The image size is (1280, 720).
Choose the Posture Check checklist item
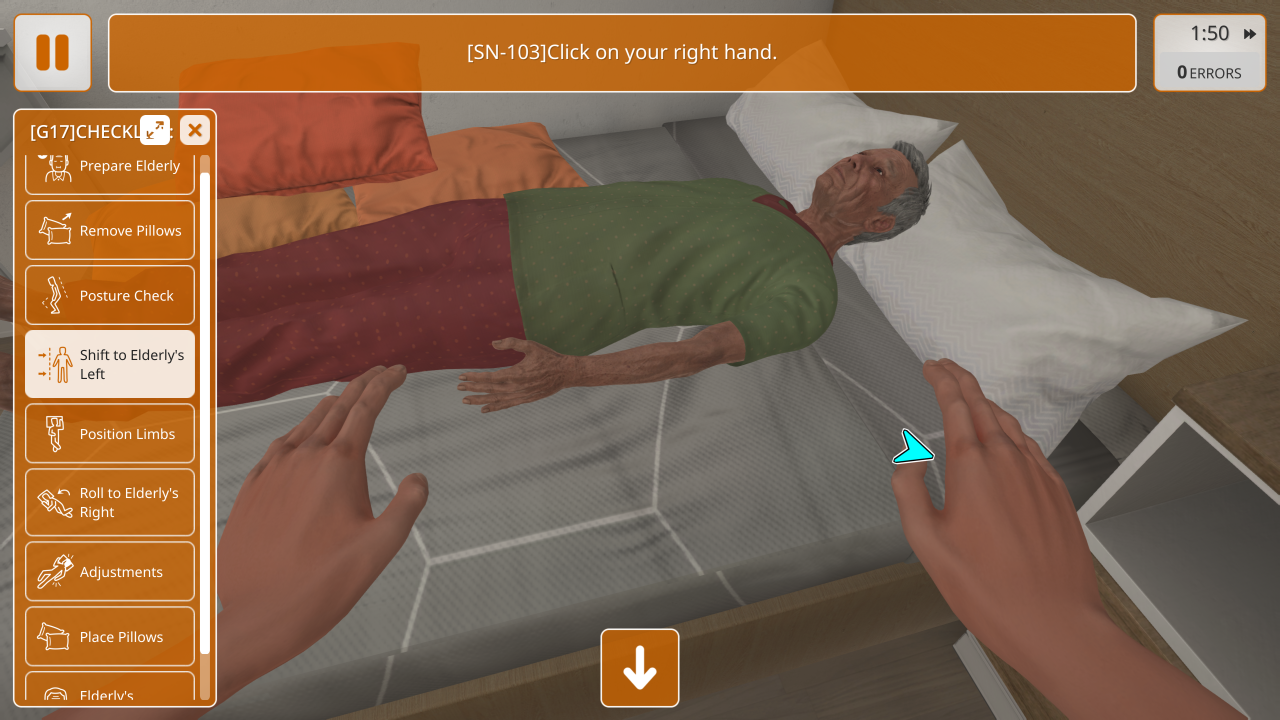point(110,295)
